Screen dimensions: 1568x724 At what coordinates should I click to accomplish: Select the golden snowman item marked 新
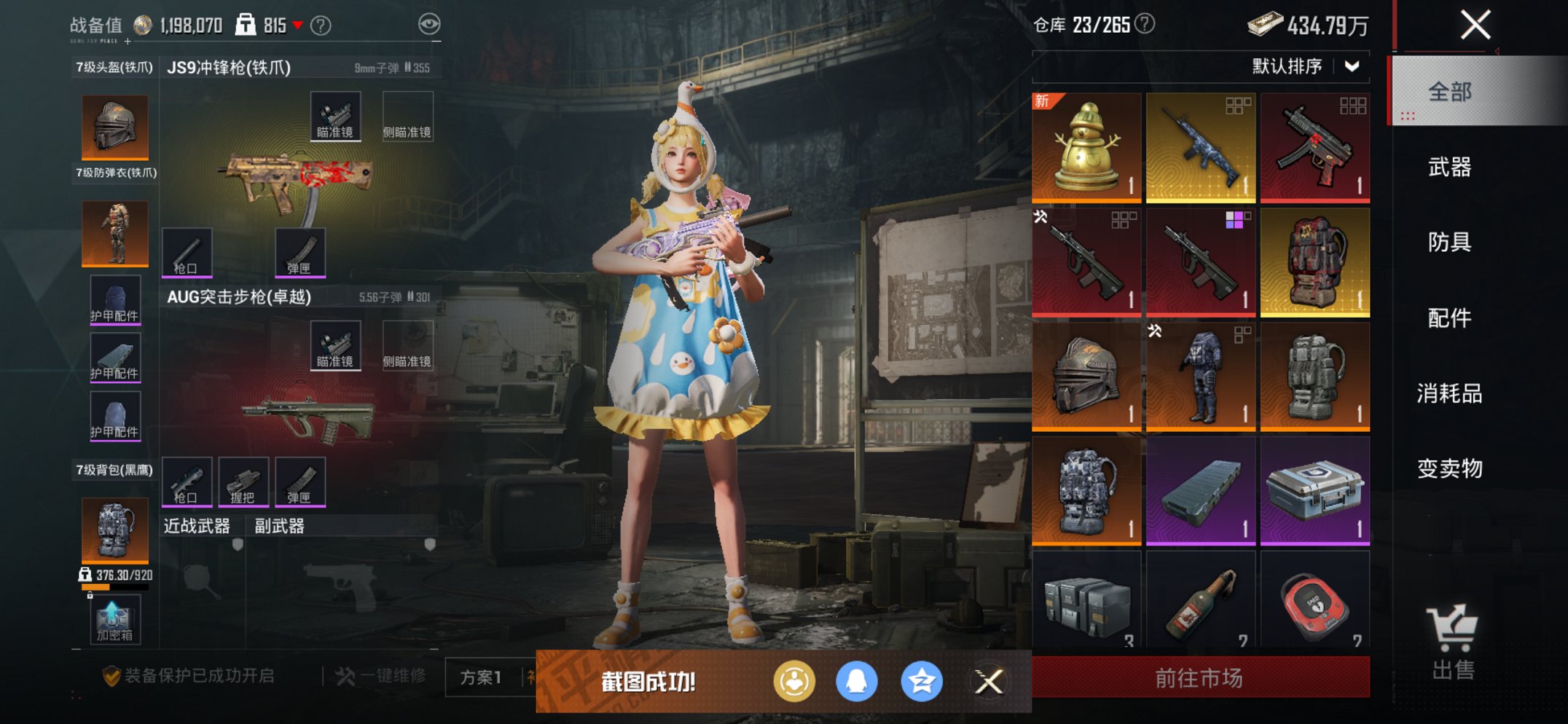click(1086, 146)
